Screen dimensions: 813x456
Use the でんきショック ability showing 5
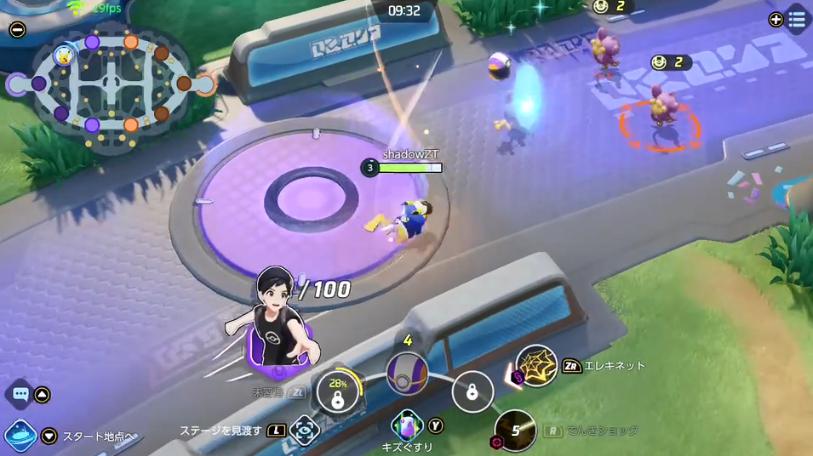coord(515,431)
